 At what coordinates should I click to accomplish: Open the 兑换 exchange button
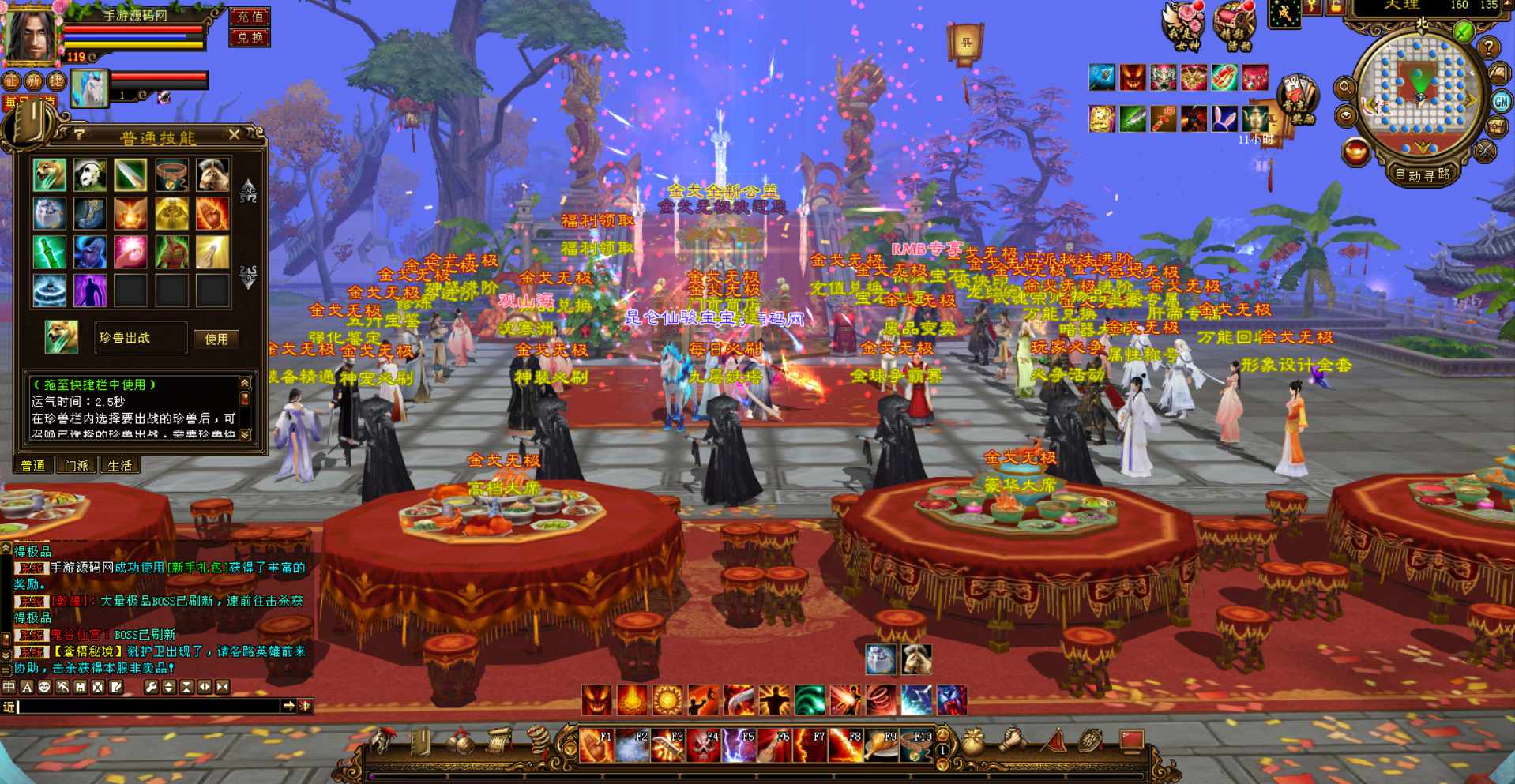coord(250,37)
